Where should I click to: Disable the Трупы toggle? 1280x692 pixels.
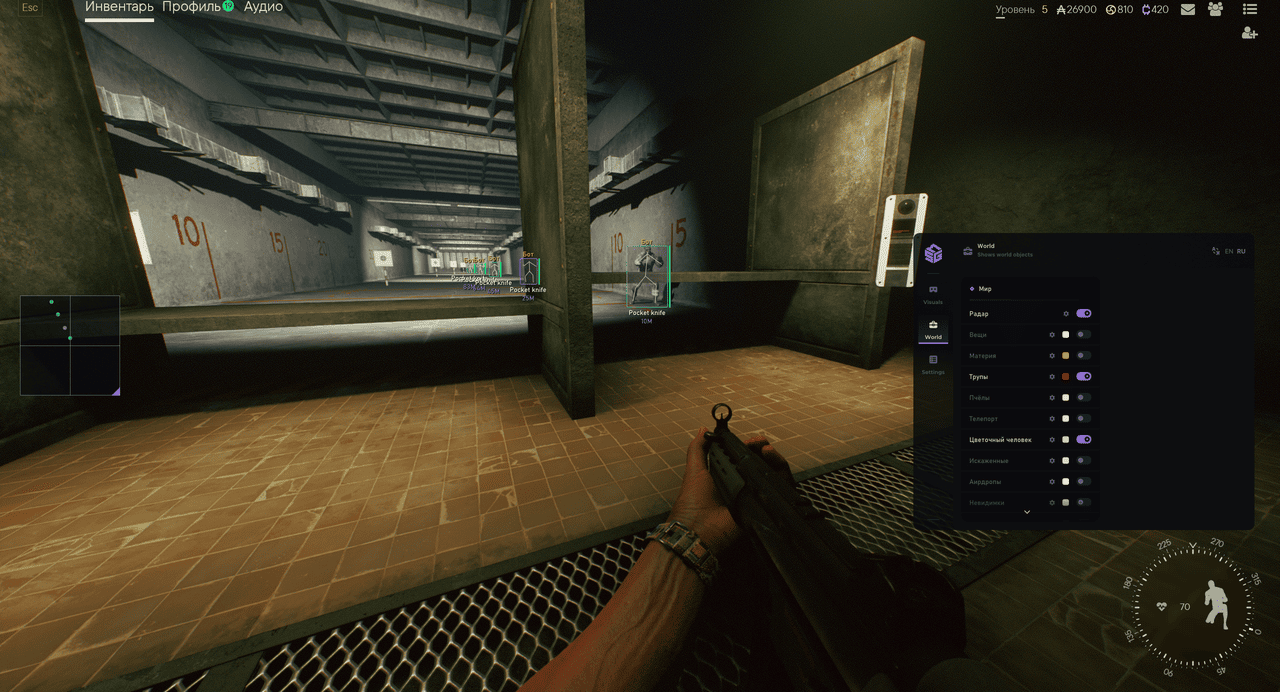tap(1083, 377)
